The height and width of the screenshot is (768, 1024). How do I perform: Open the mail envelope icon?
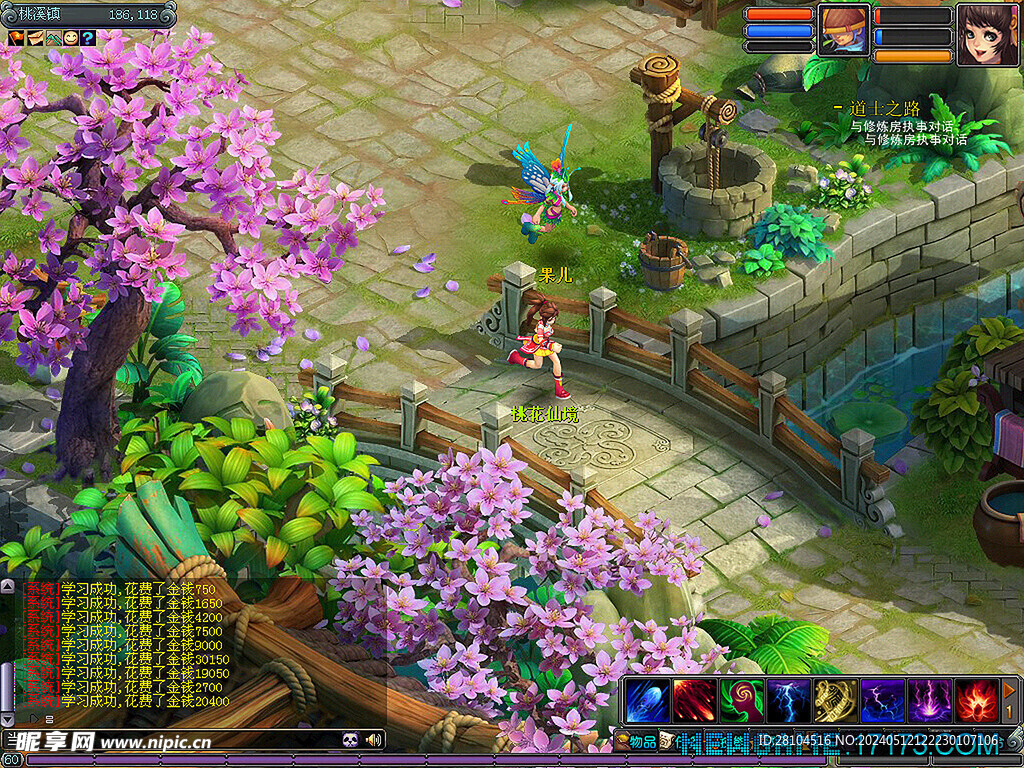[x=34, y=38]
